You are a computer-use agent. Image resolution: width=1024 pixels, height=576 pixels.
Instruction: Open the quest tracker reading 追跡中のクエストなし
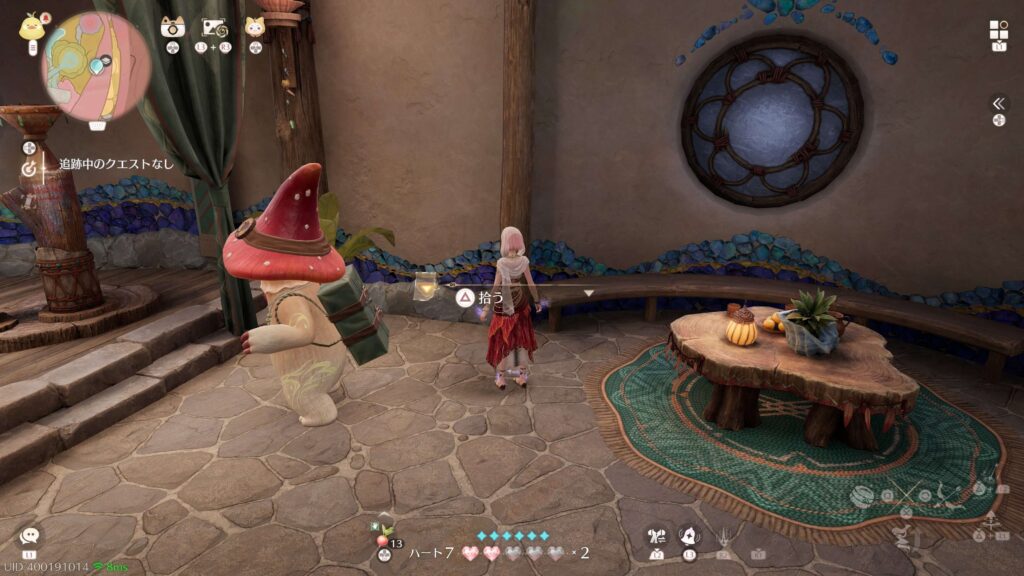tap(115, 164)
